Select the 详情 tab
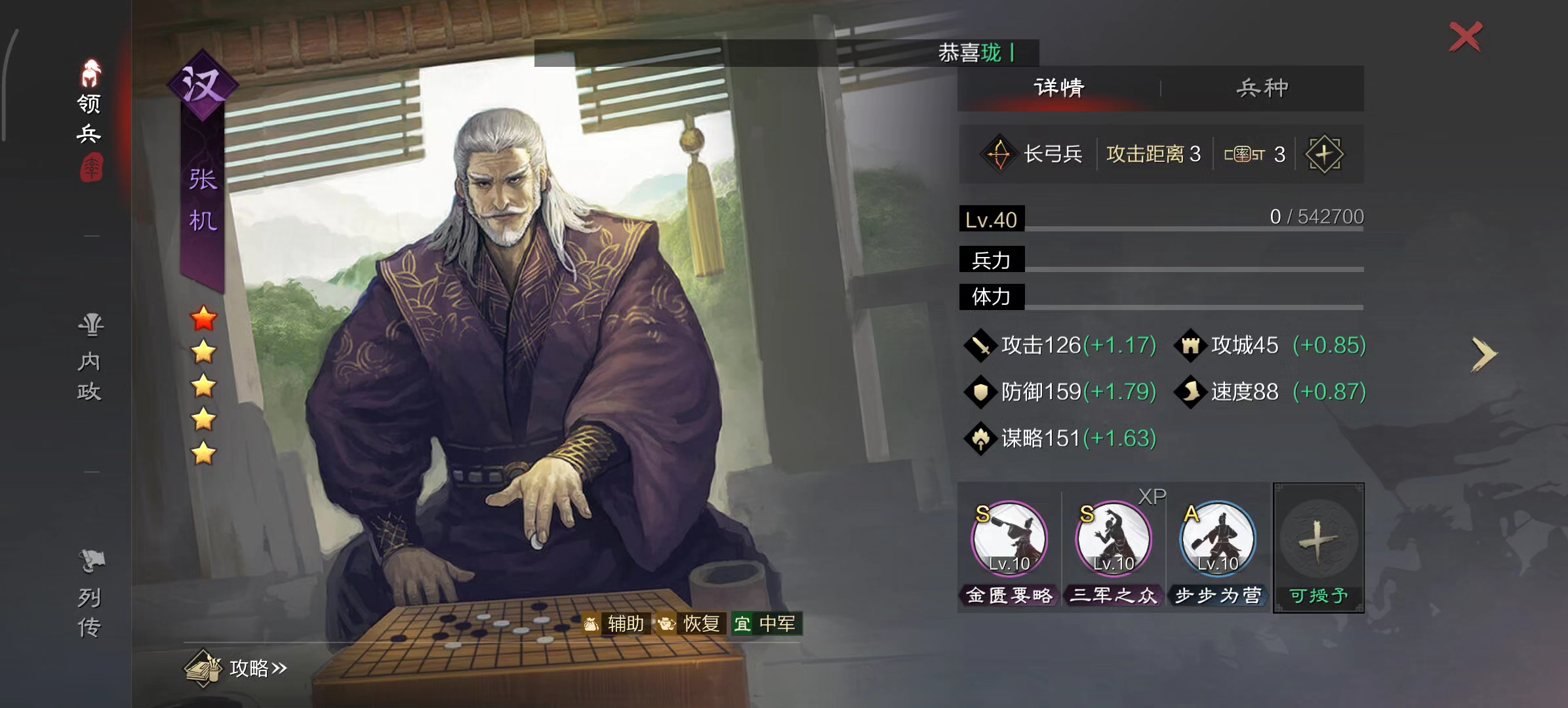Viewport: 1568px width, 708px height. tap(1058, 87)
